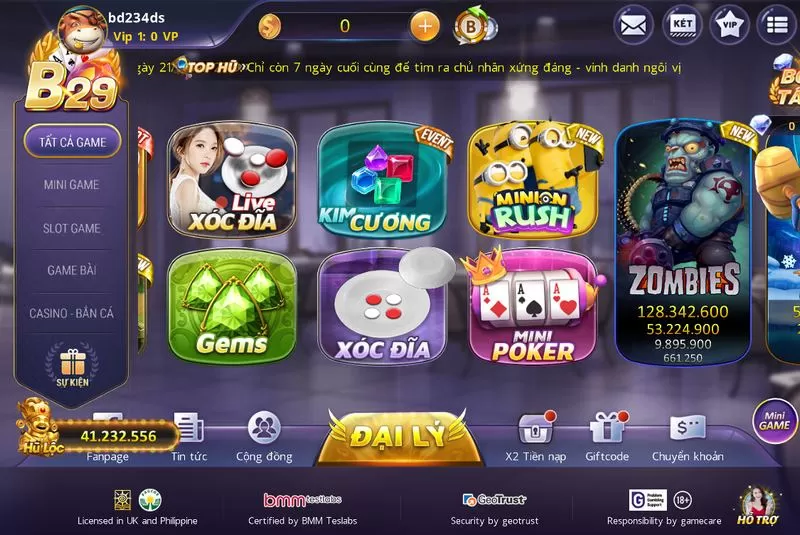Open the Gems game tile
This screenshot has height=535, width=800.
point(232,306)
